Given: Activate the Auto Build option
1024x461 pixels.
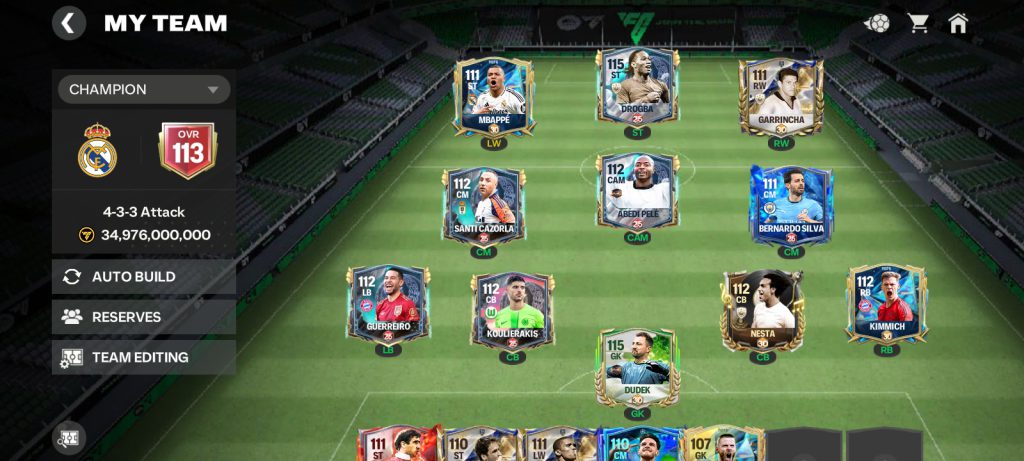Looking at the screenshot, I should click(x=143, y=277).
